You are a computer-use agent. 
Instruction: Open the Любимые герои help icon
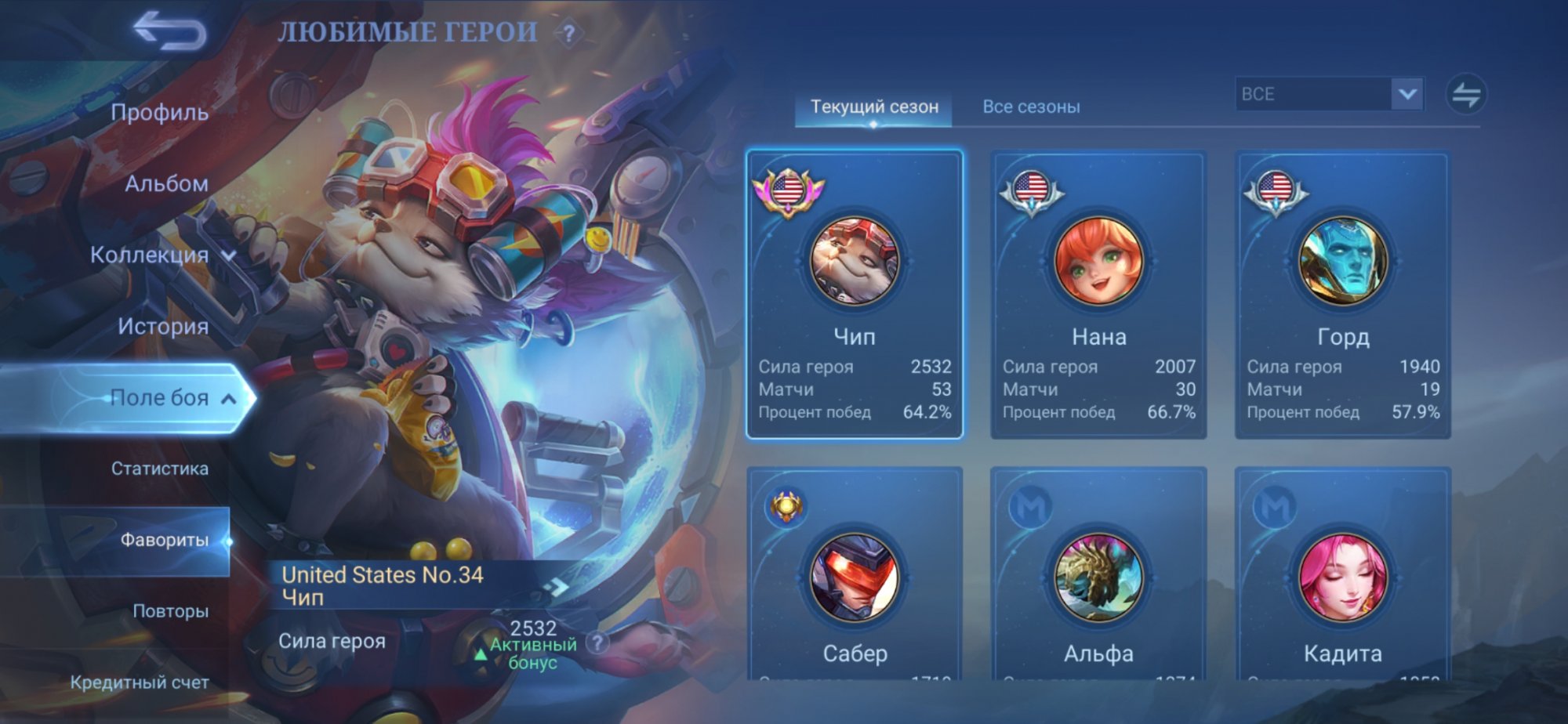[x=569, y=34]
